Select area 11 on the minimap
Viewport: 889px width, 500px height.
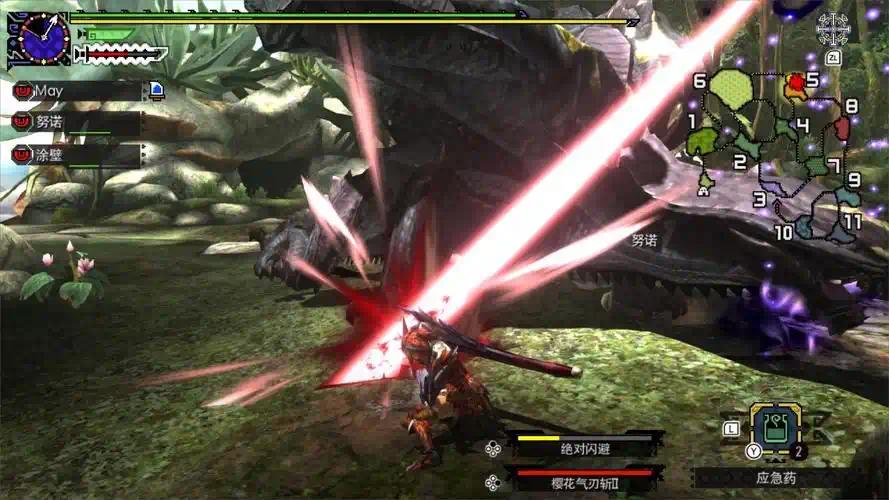tap(841, 229)
